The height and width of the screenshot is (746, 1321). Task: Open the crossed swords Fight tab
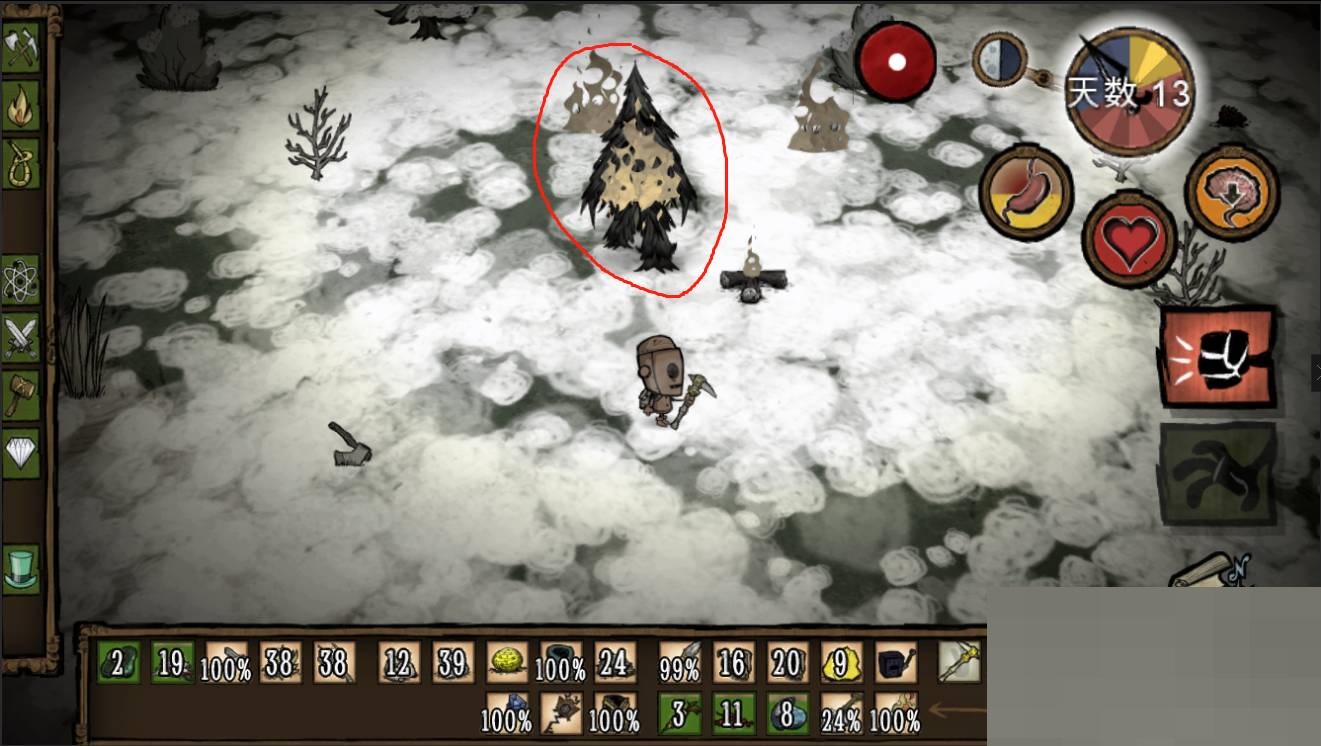coord(20,337)
